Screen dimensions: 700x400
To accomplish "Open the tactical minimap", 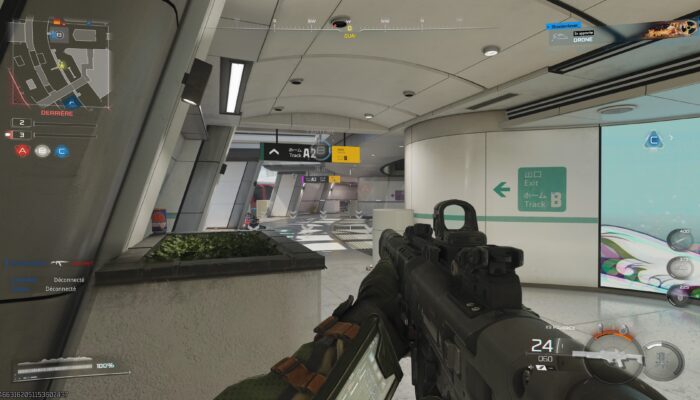I will coord(60,62).
